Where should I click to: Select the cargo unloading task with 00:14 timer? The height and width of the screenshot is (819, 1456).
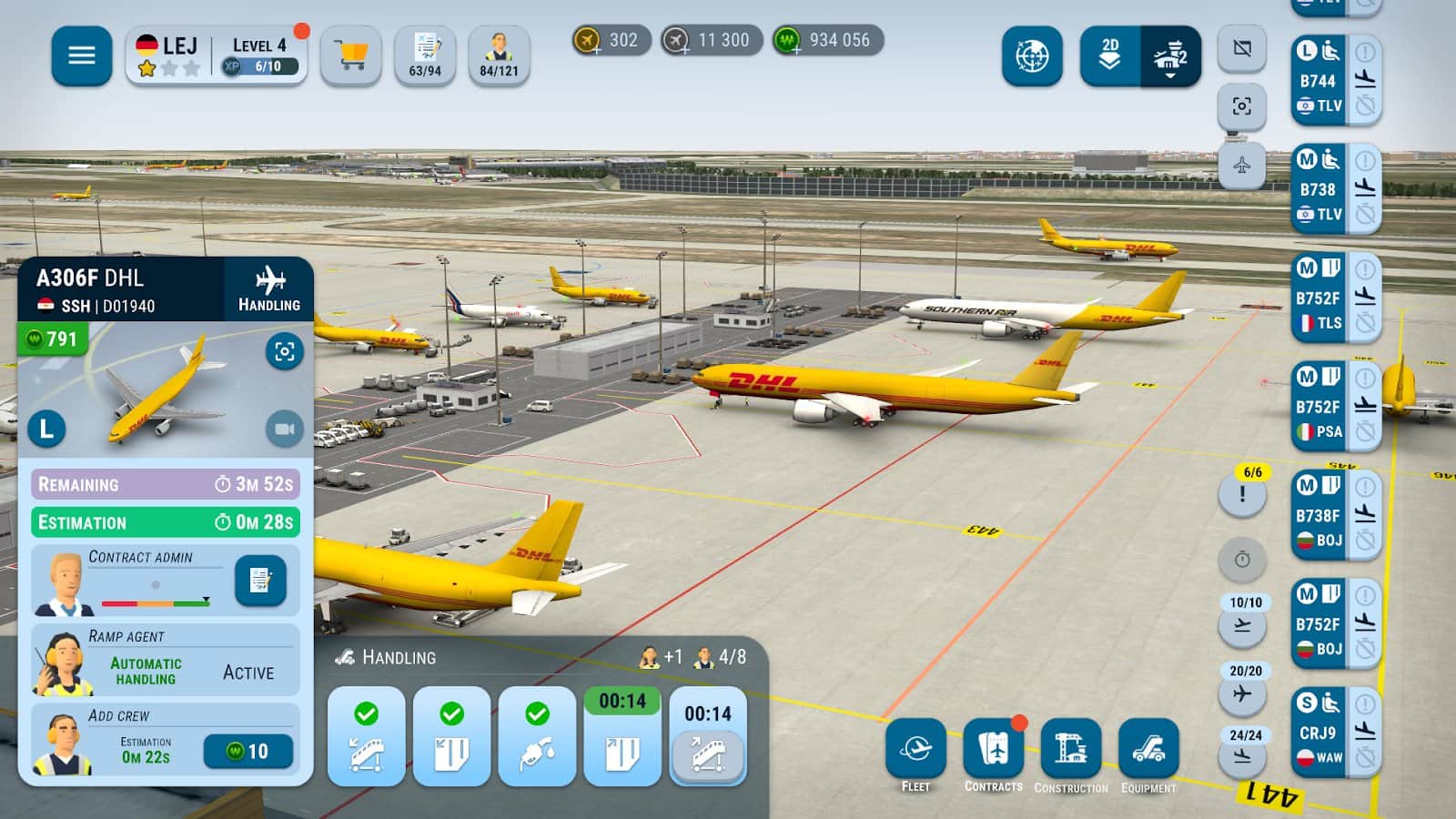point(622,737)
